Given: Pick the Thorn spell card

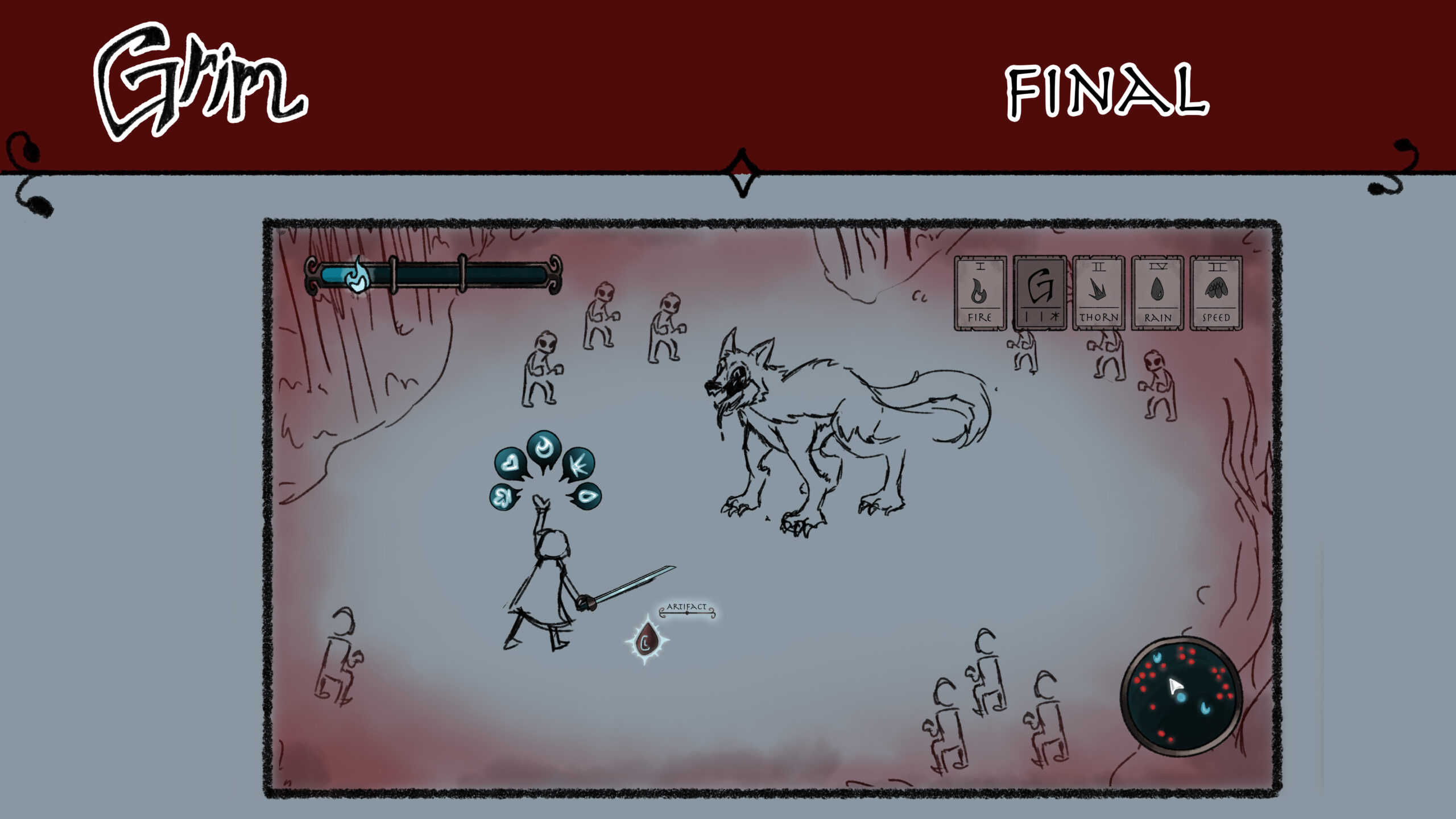Looking at the screenshot, I should (1098, 293).
